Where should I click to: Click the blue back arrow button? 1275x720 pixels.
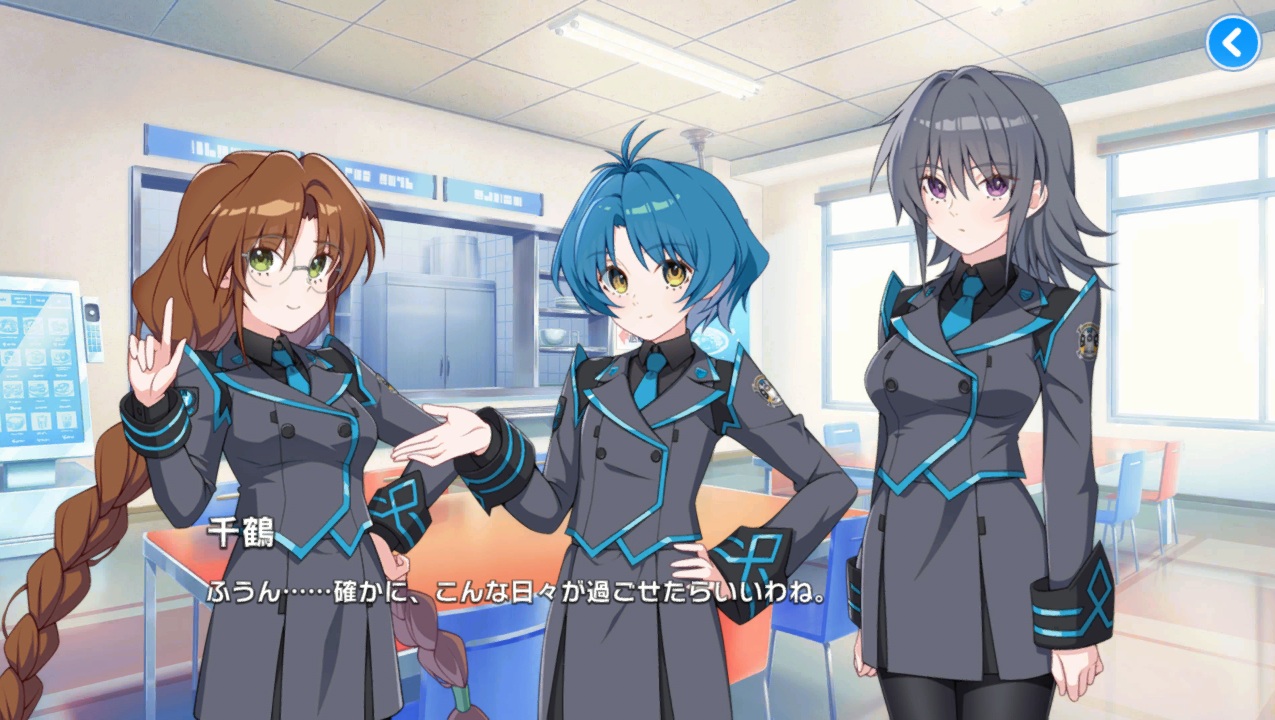click(x=1233, y=43)
